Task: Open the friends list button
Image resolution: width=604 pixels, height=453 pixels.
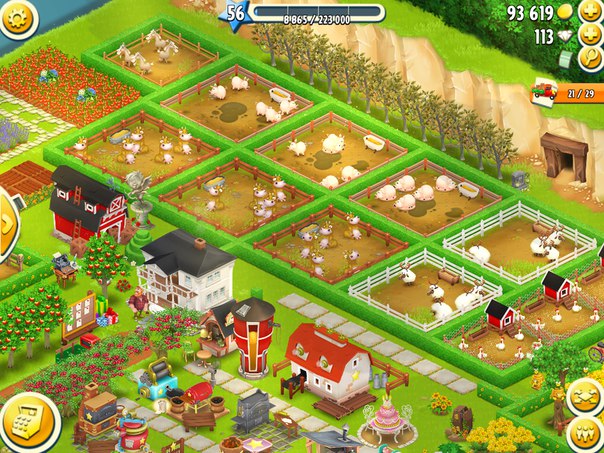Action: [x=586, y=434]
